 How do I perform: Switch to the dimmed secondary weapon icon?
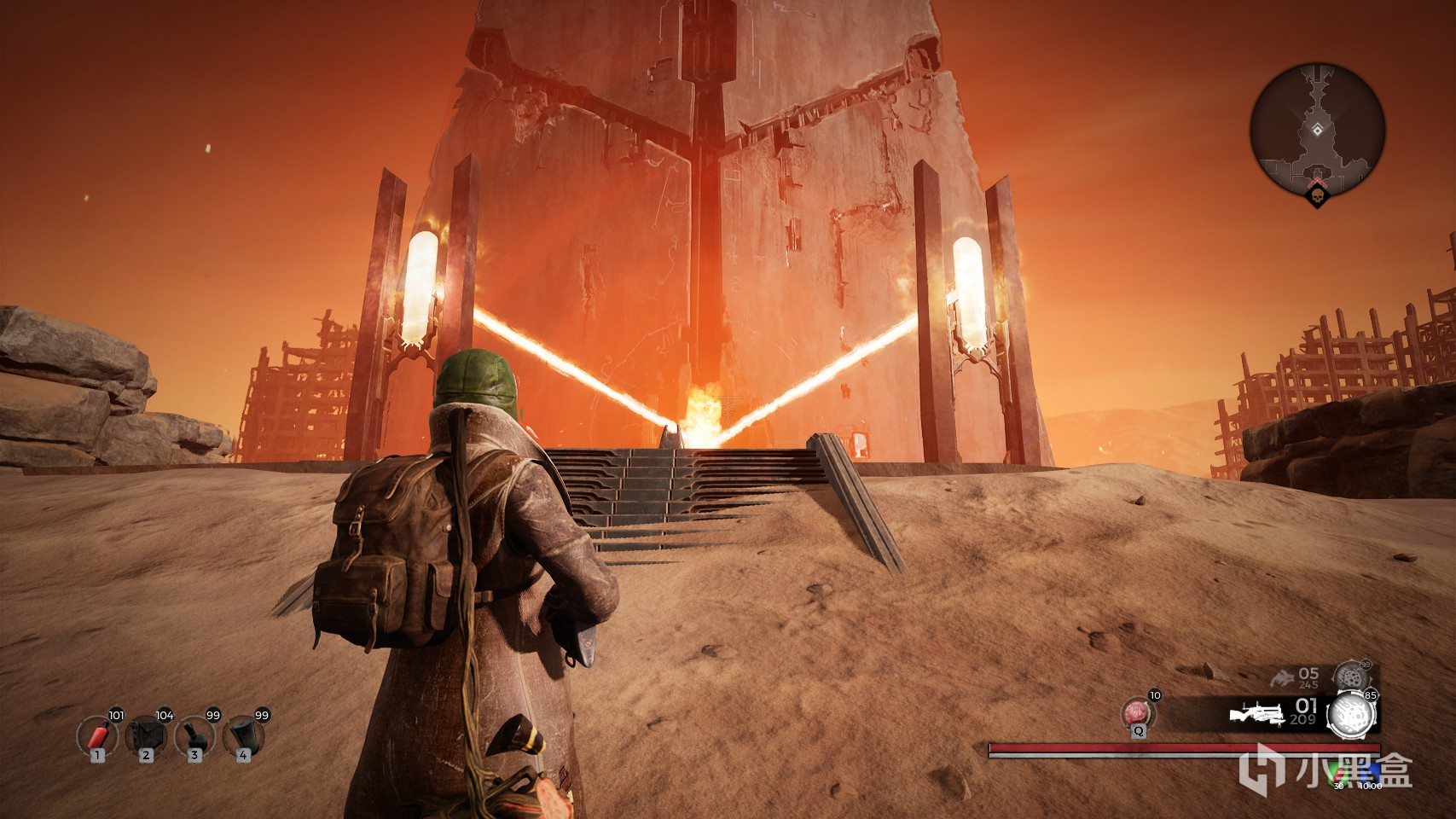coord(1282,678)
